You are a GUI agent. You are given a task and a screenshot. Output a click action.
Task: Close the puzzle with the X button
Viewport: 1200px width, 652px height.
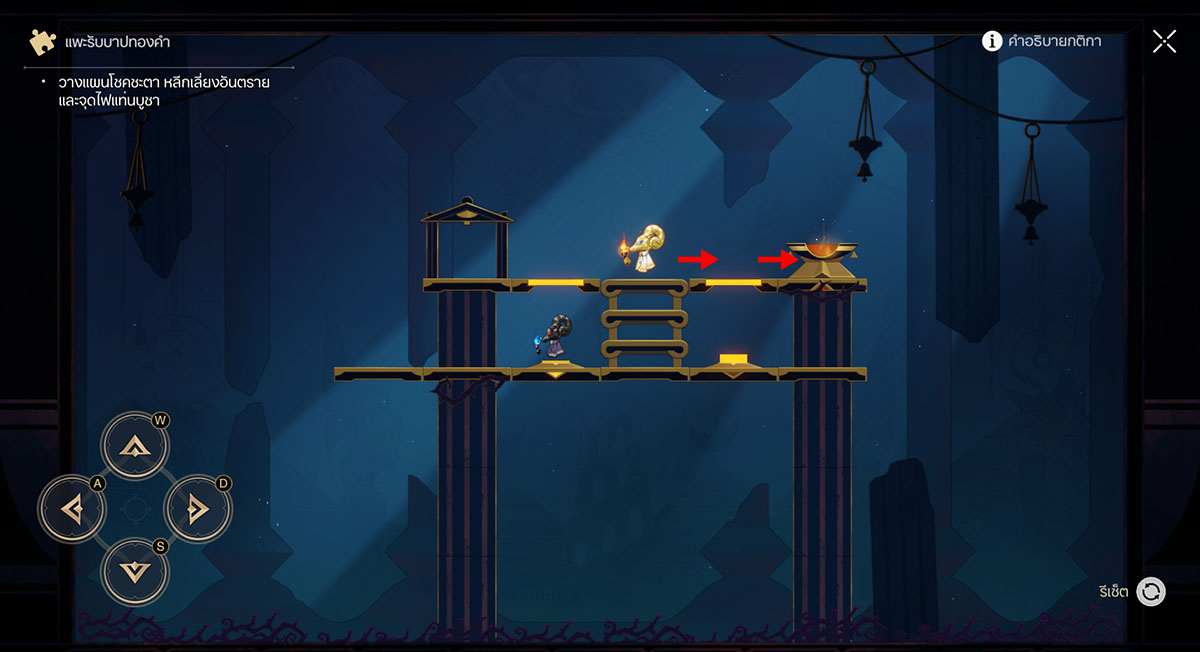(x=1164, y=41)
